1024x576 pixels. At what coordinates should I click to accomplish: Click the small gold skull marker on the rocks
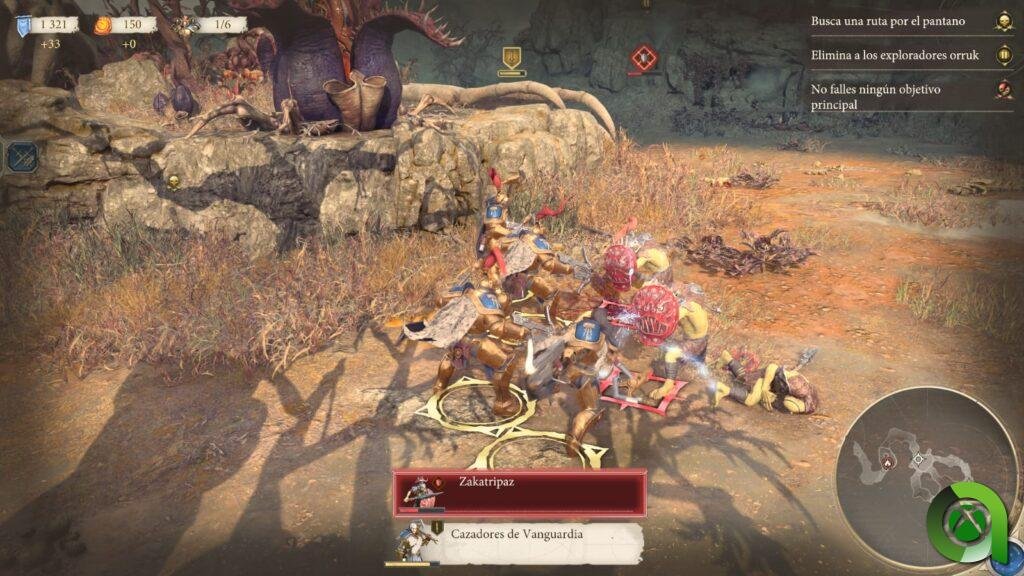pyautogui.click(x=172, y=181)
